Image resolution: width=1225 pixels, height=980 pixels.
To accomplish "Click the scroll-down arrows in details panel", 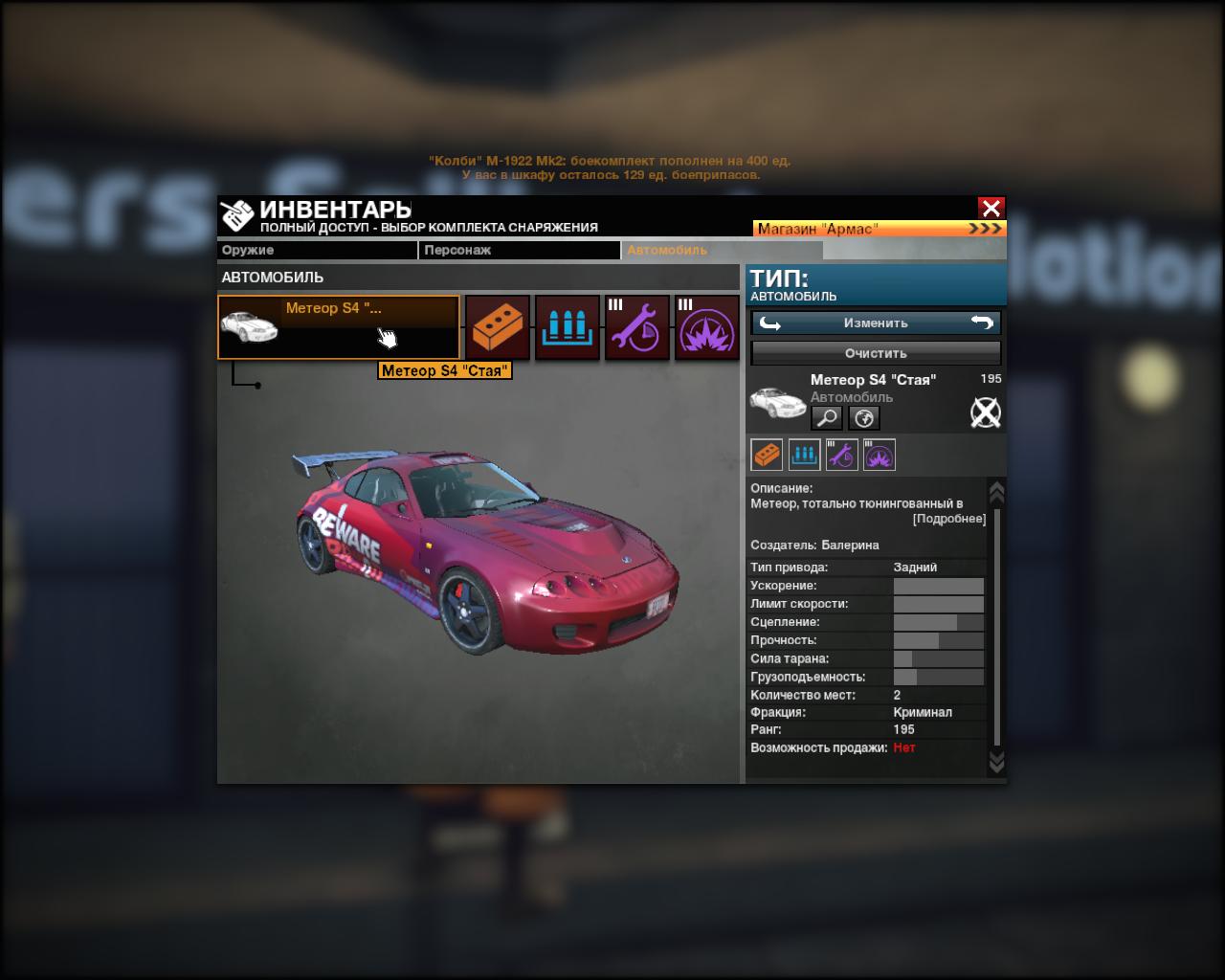I will tap(996, 762).
